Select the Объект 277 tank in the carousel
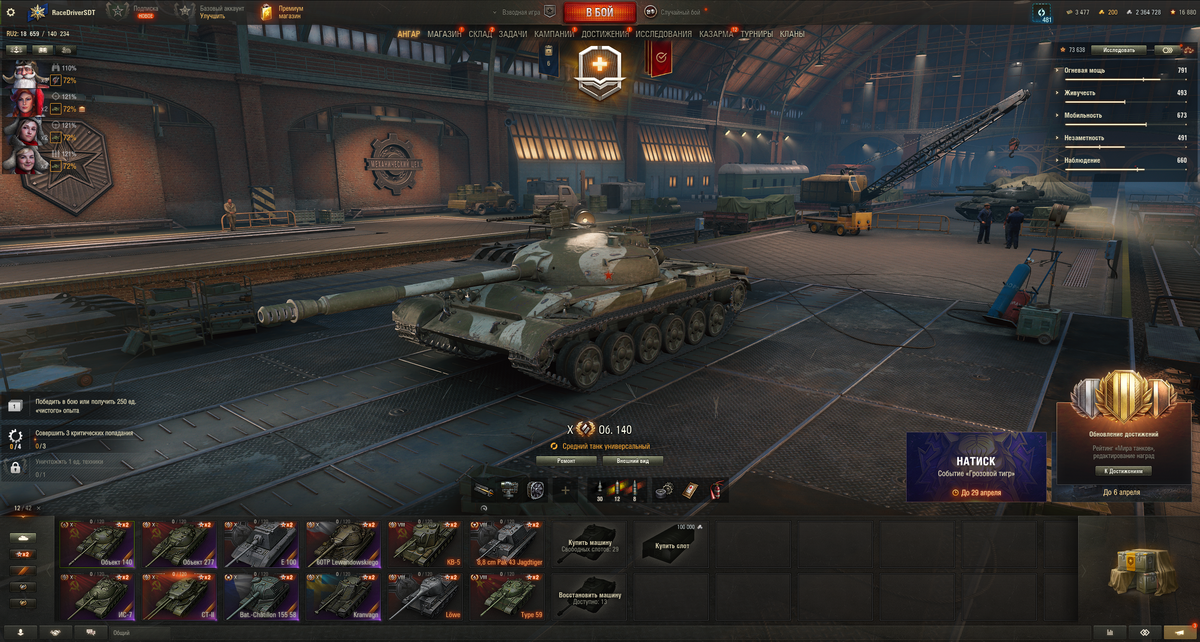 (x=181, y=544)
